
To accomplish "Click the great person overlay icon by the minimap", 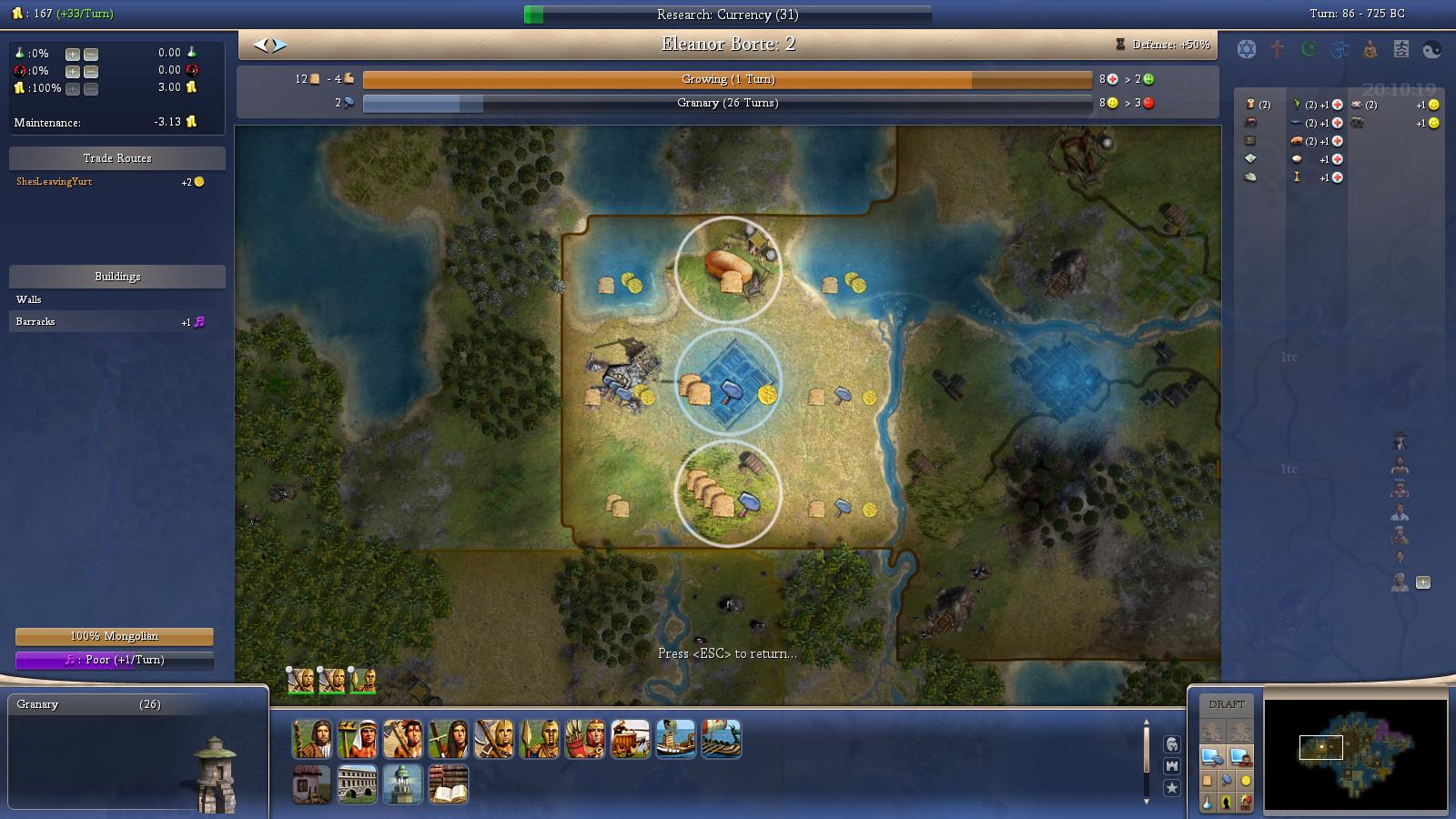I will [1227, 803].
